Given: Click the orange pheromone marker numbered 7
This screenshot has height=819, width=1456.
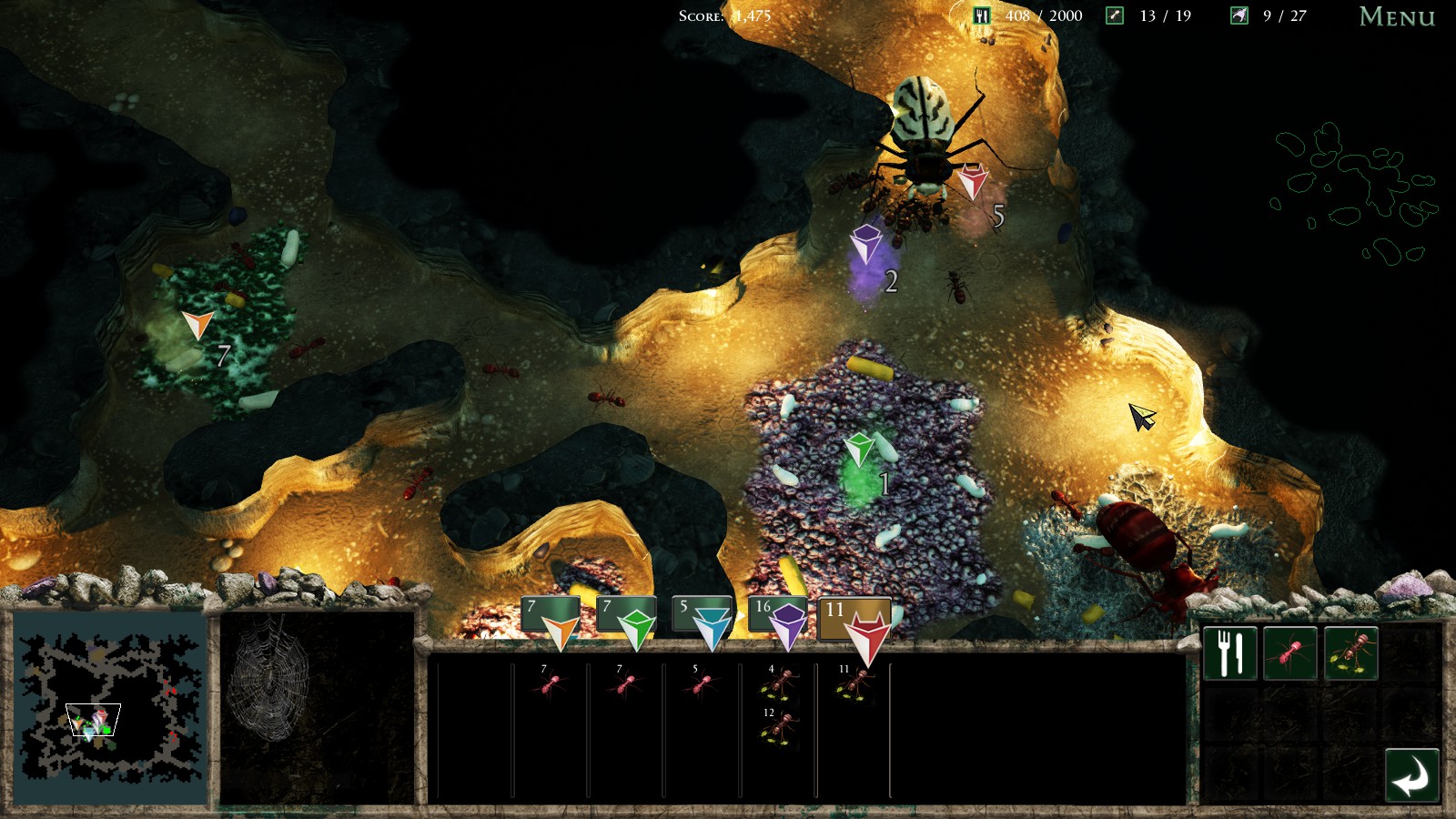Looking at the screenshot, I should pos(197,324).
